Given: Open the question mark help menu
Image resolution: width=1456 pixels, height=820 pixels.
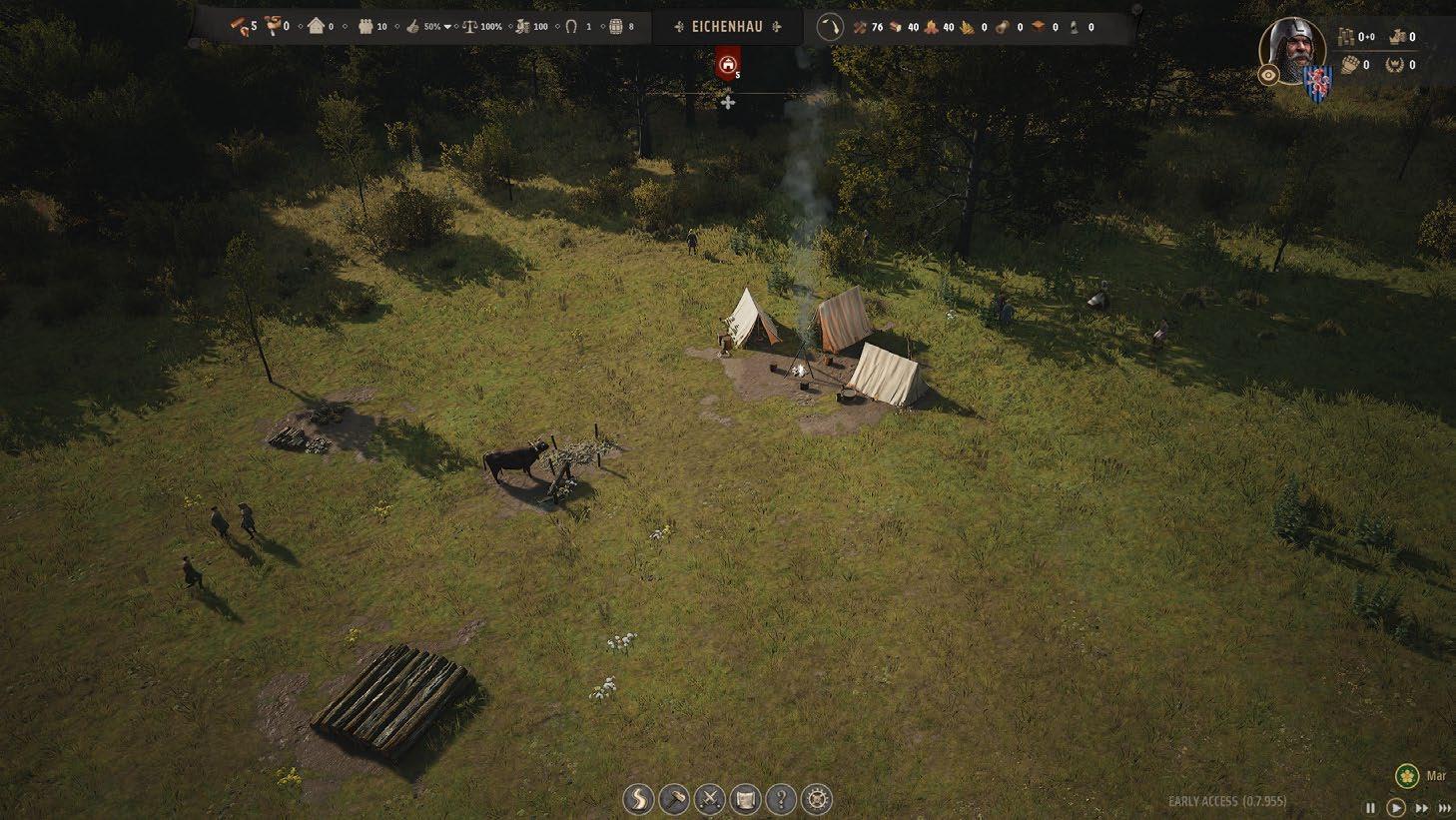Looking at the screenshot, I should coord(781,799).
